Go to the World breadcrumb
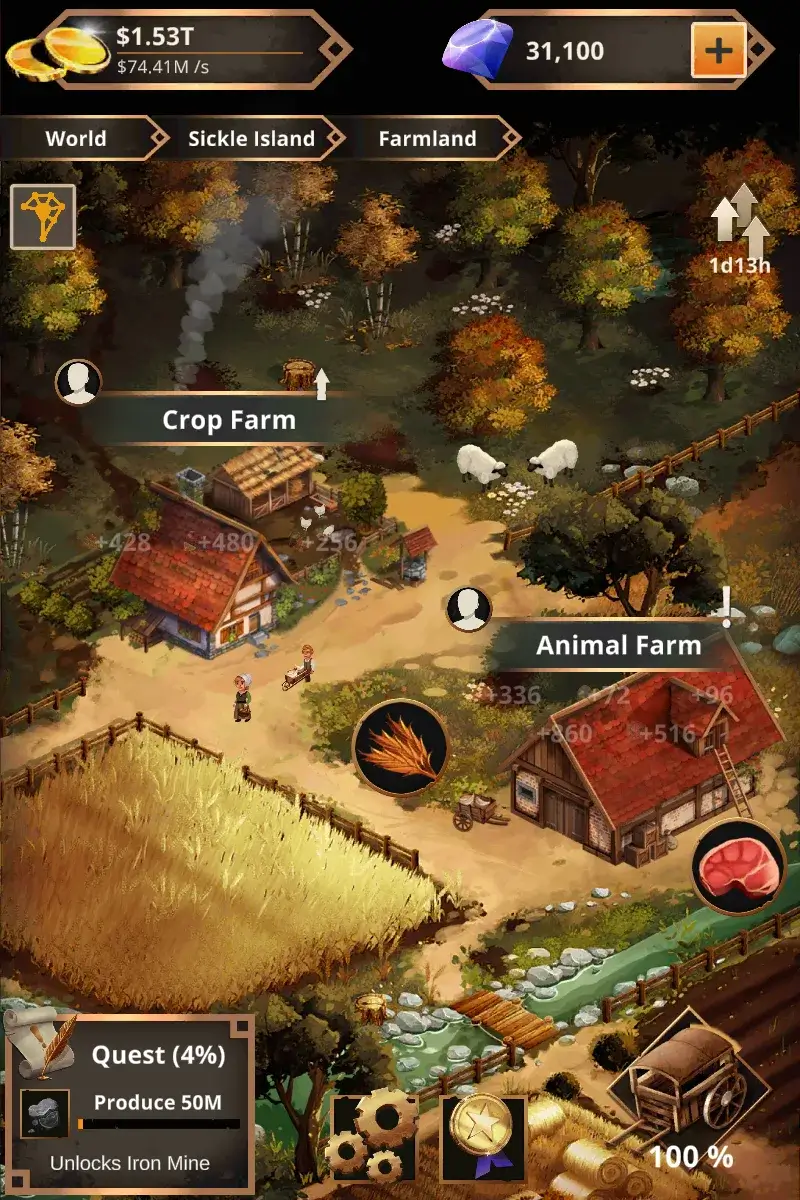Screen dimensions: 800x1200 (x=76, y=139)
